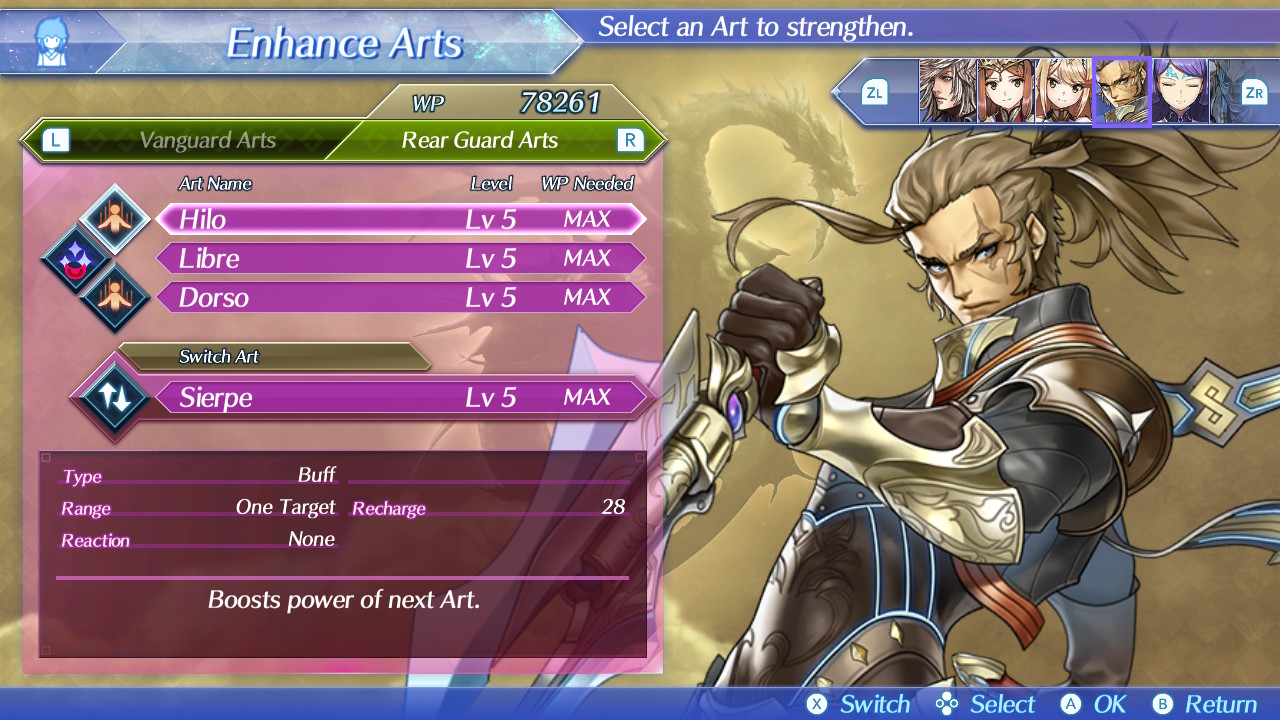Viewport: 1280px width, 720px height.
Task: Click the icon beside the Hilo art
Action: click(x=115, y=219)
